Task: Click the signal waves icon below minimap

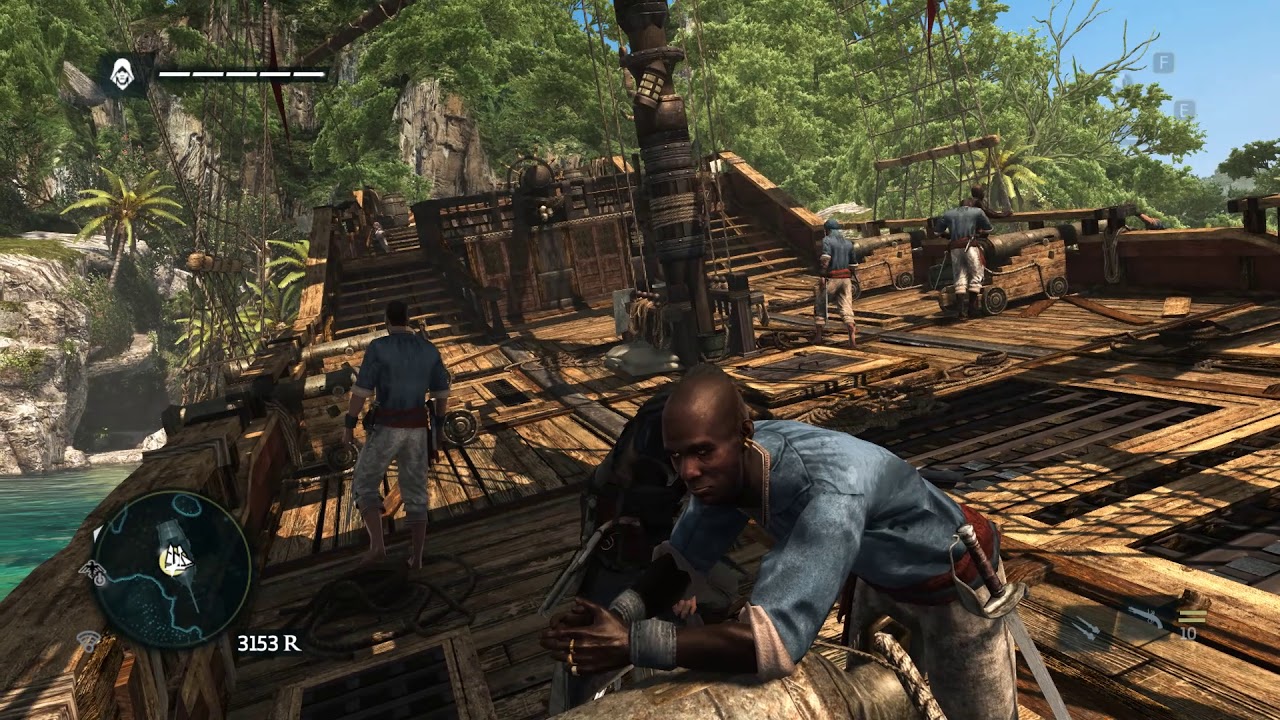Action: [x=90, y=639]
